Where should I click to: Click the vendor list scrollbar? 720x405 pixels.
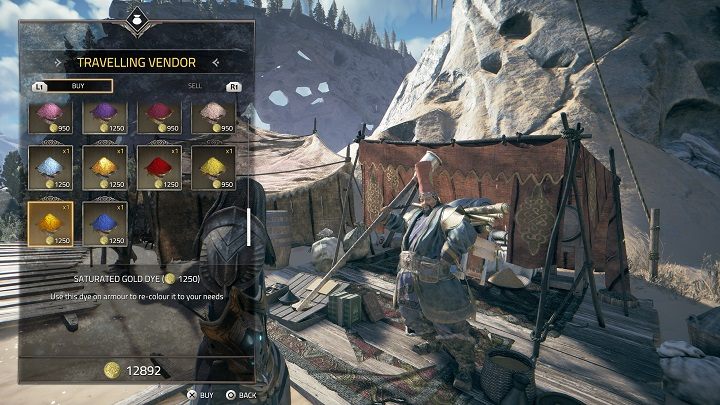[x=247, y=227]
